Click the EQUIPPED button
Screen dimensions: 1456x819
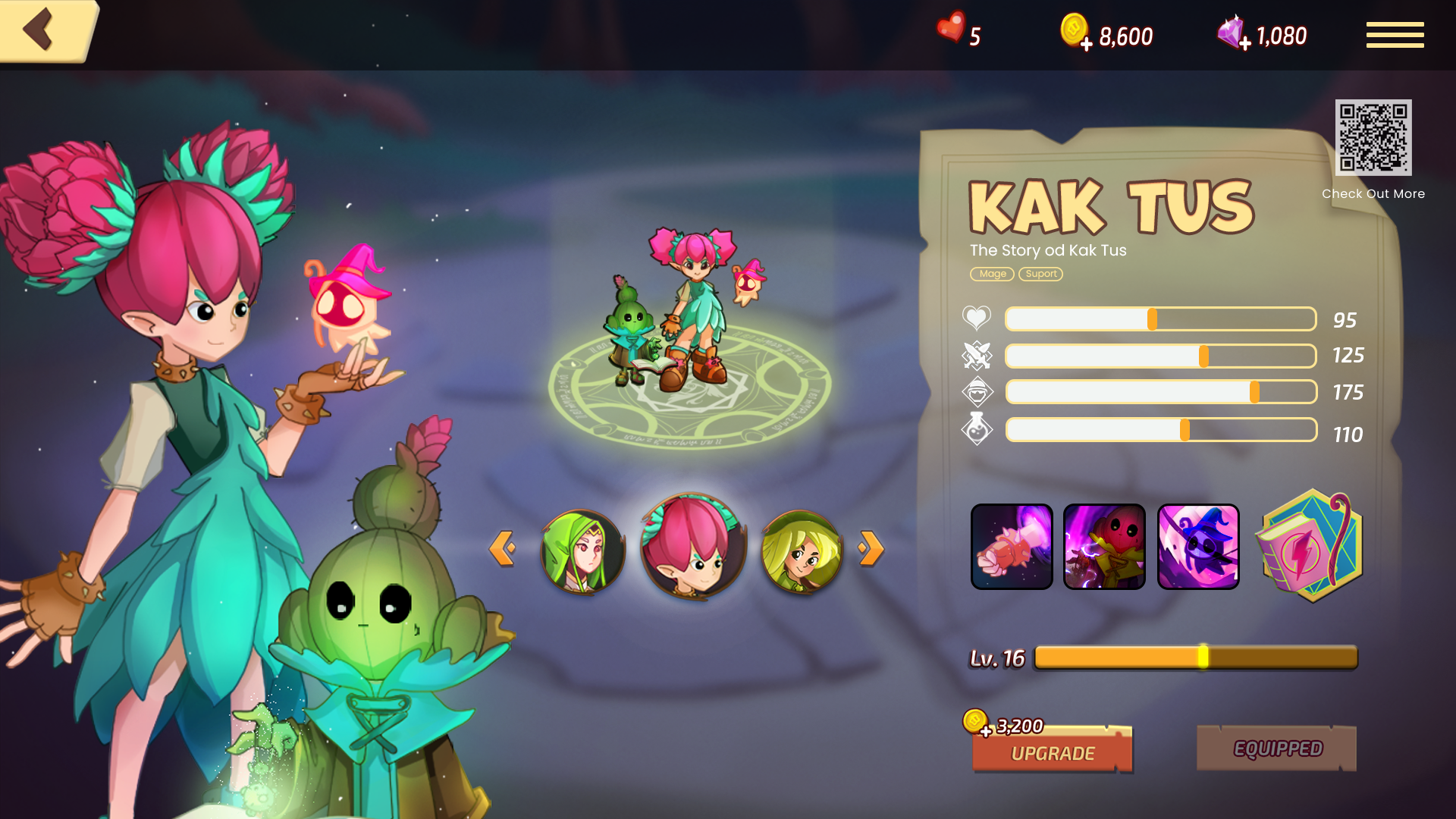coord(1277,748)
